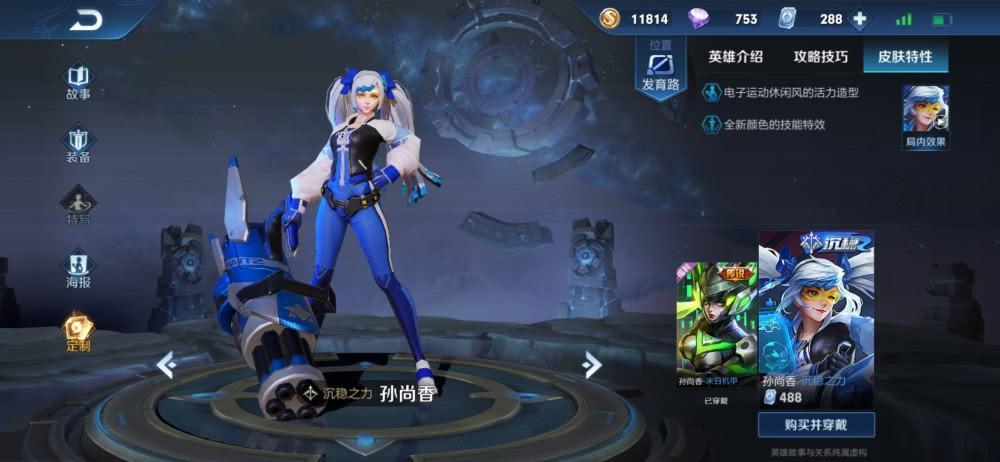1000x462 pixels.
Task: Open the 故事 story section
Action: tap(78, 81)
